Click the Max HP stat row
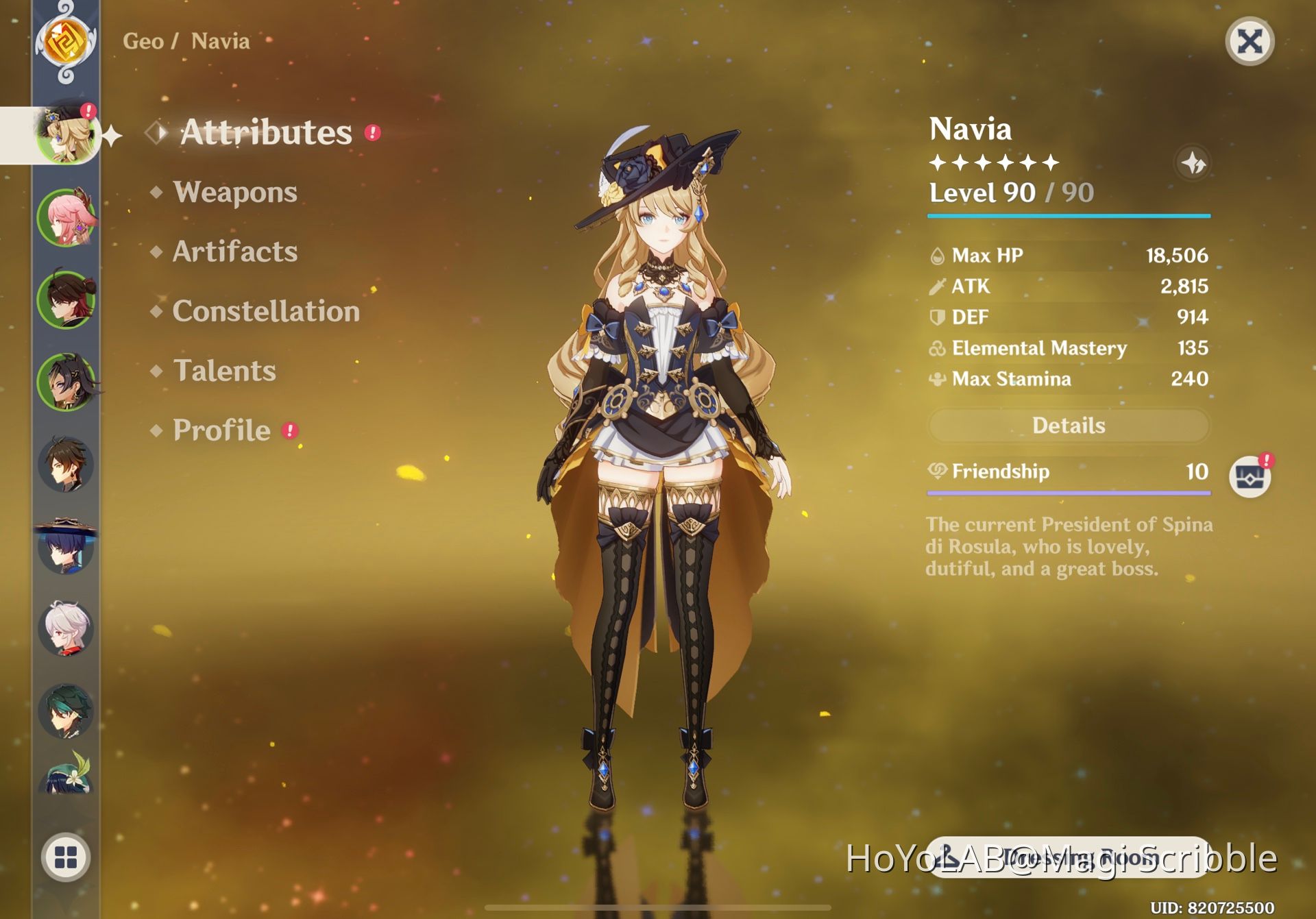1316x919 pixels. [x=1068, y=255]
